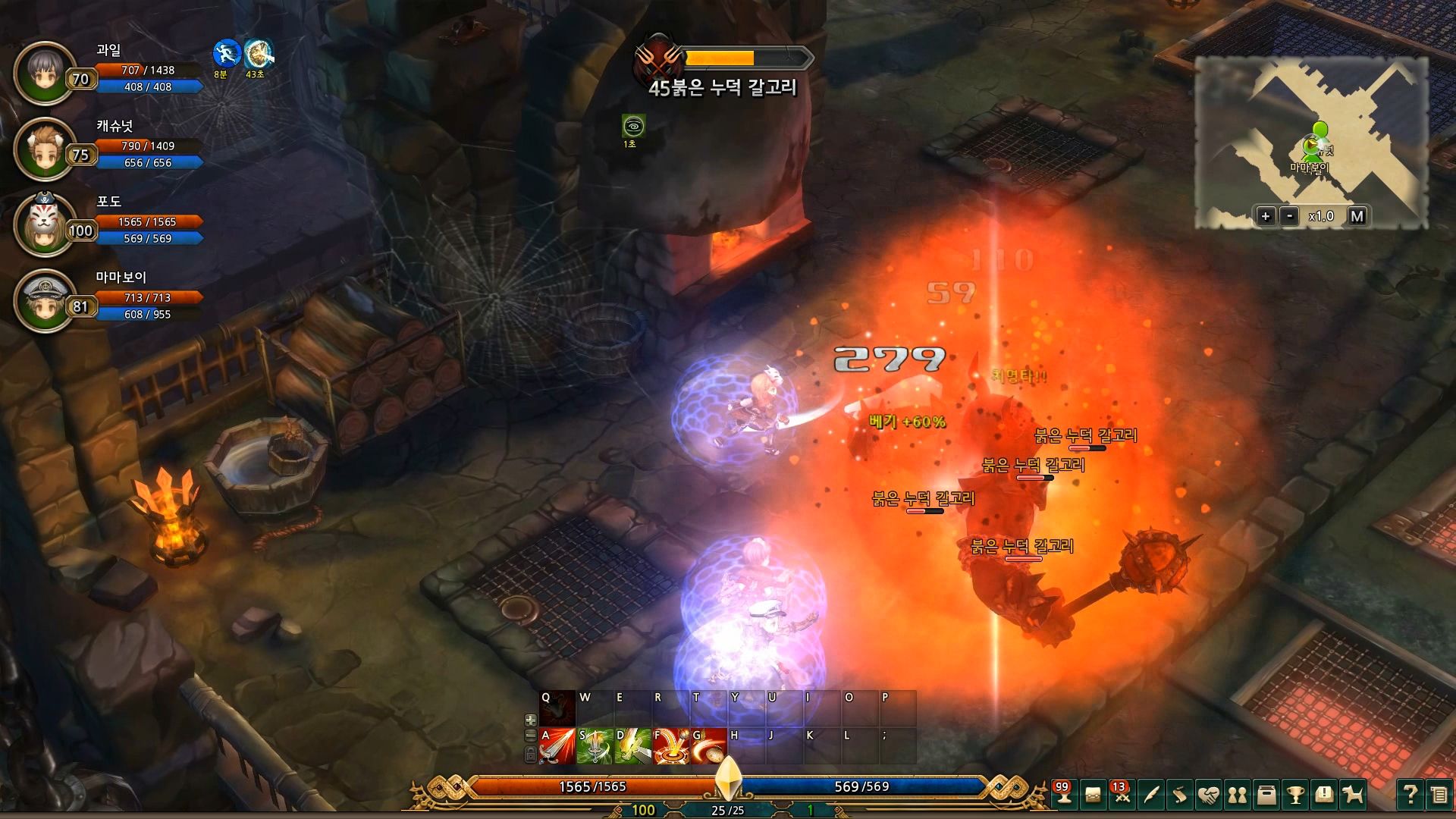
Task: Zoom out the minimap with the - button
Action: coord(1288,215)
